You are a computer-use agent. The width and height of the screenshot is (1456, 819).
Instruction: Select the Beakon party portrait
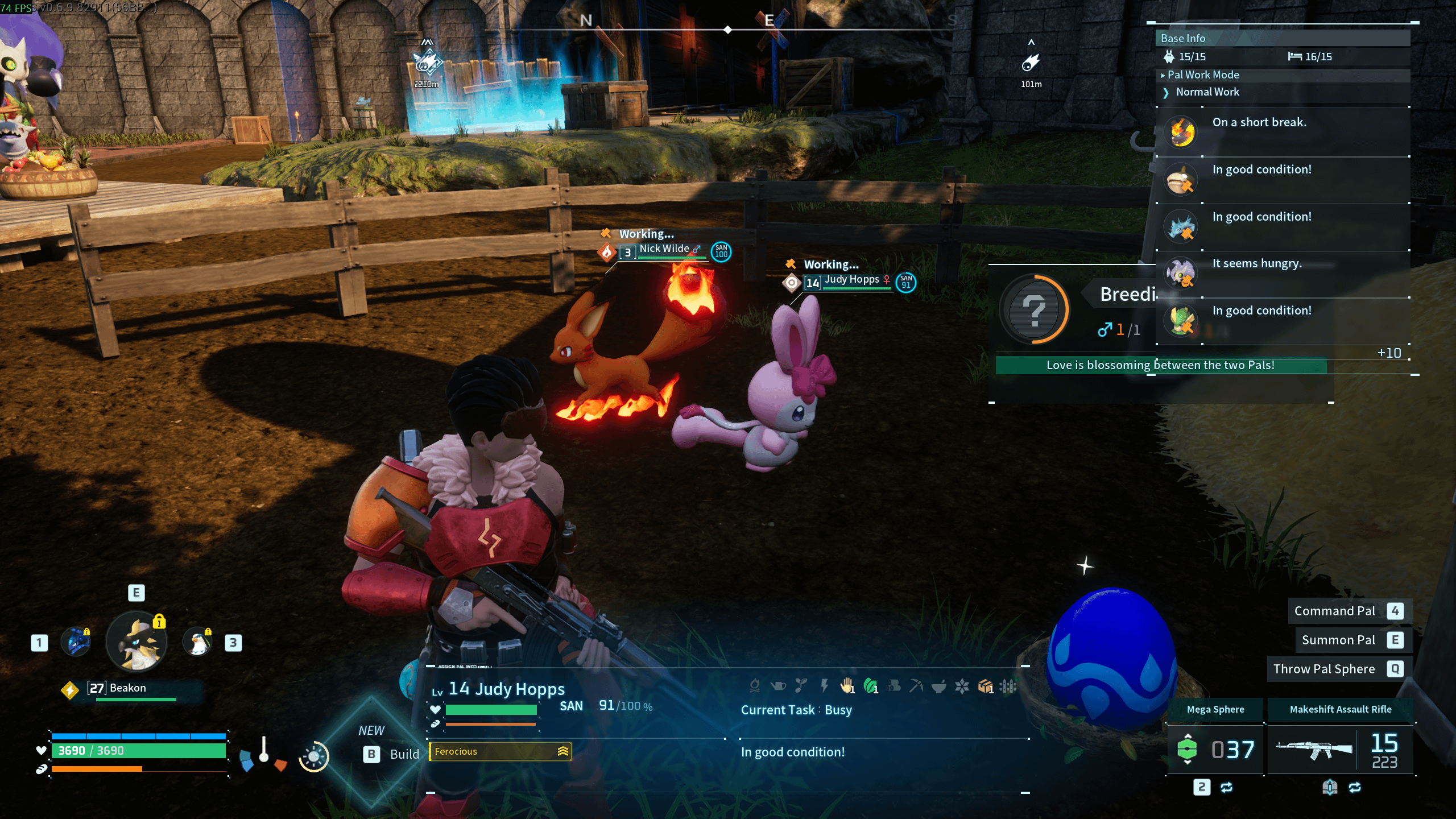pyautogui.click(x=136, y=642)
